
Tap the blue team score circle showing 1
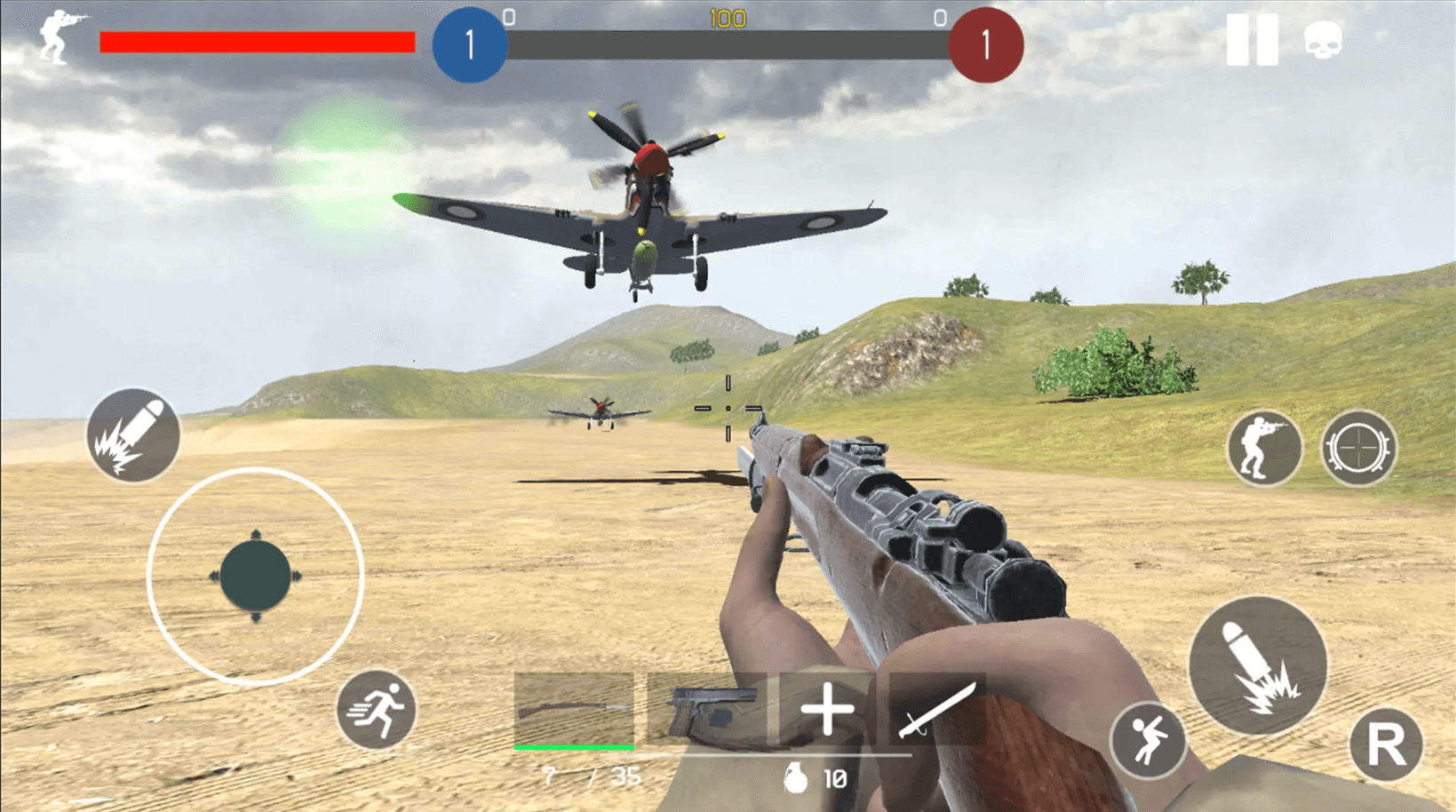(469, 45)
